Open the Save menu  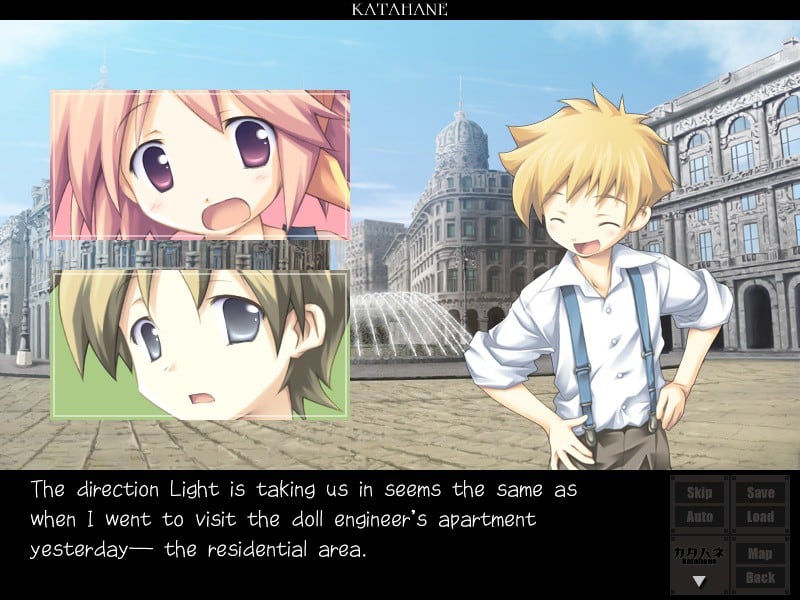tap(760, 492)
